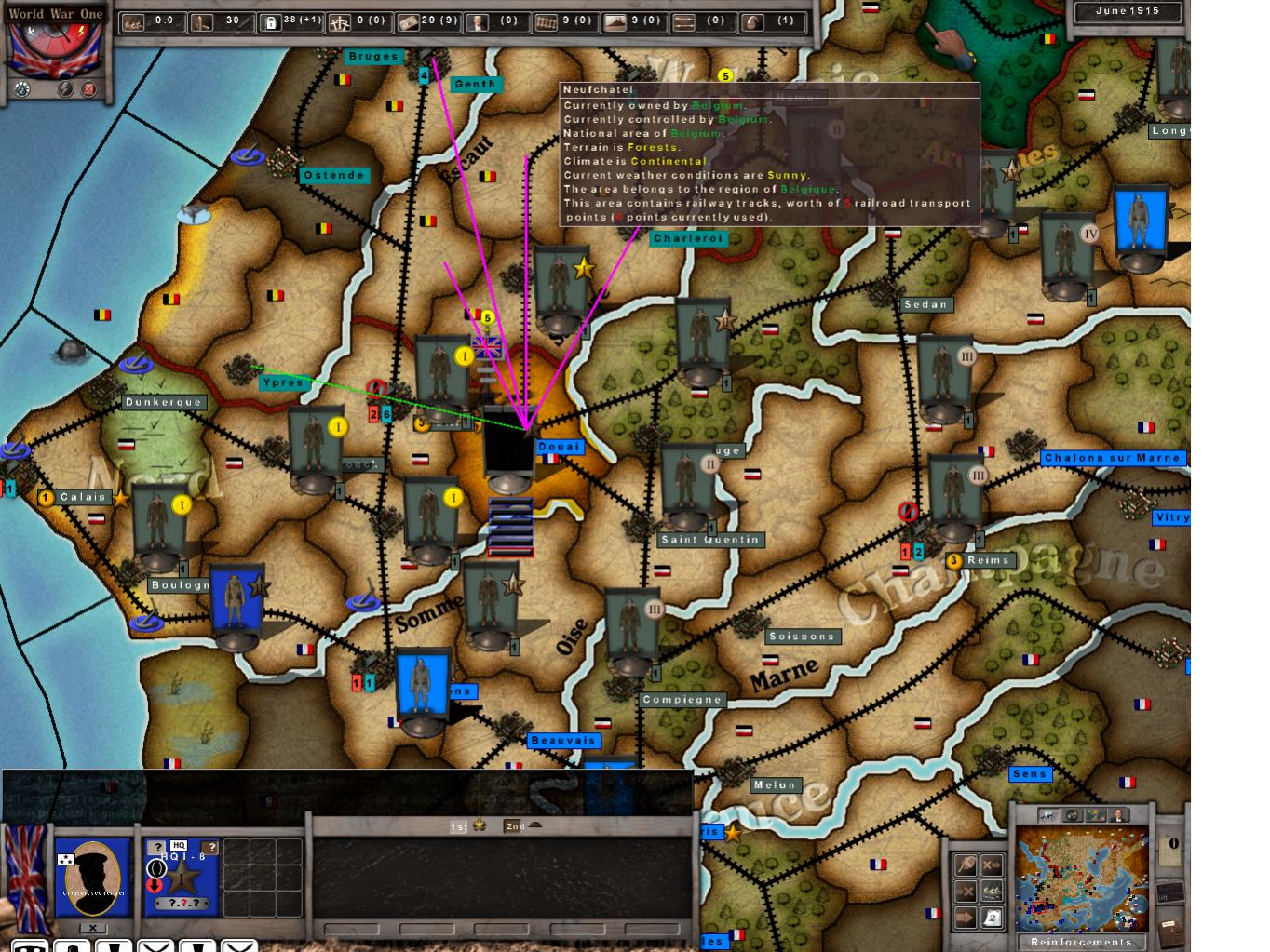Click the arrow button beside the calendar
Viewport: 1270px width, 952px height.
click(x=966, y=918)
